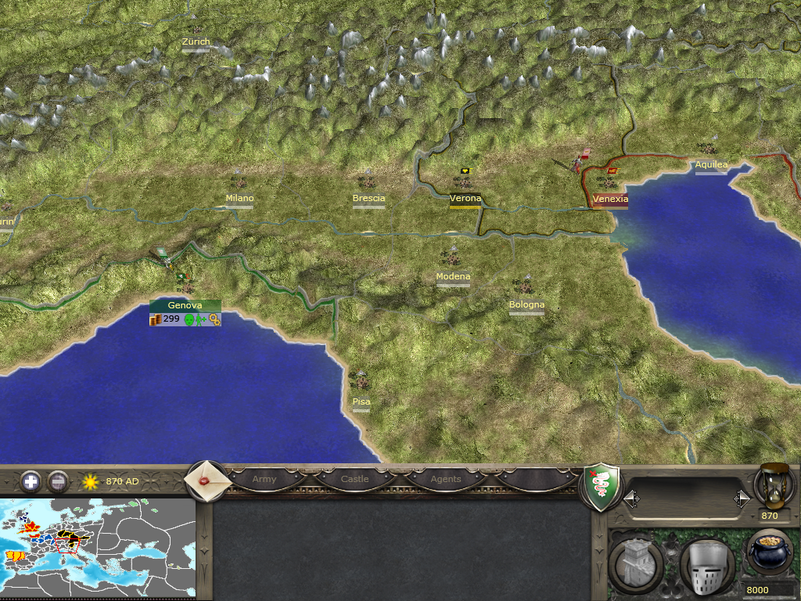The height and width of the screenshot is (601, 801).
Task: Open the Castle tab
Action: [x=355, y=479]
